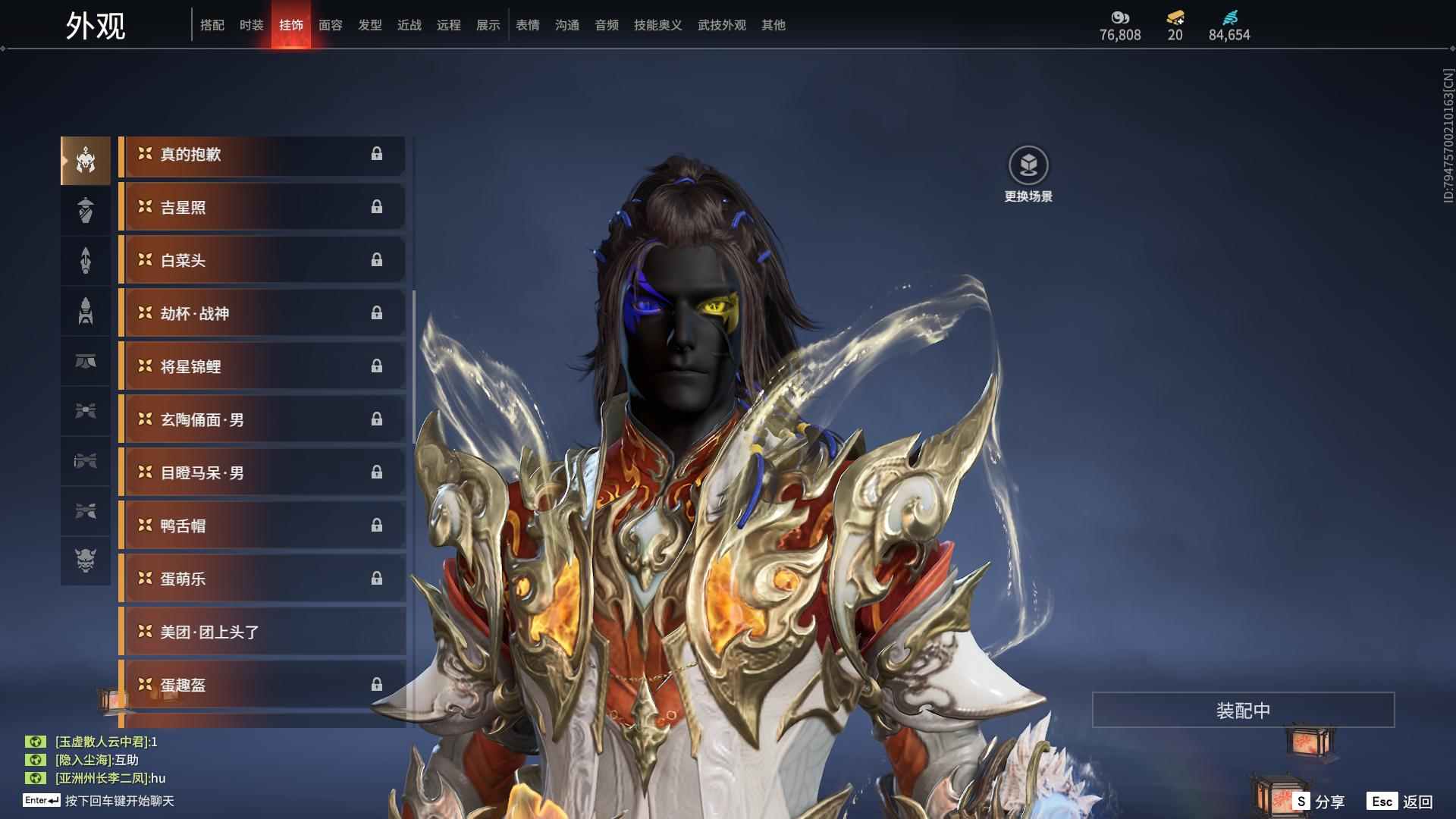The image size is (1456, 819).
Task: Open the 分享 share option
Action: click(1319, 802)
